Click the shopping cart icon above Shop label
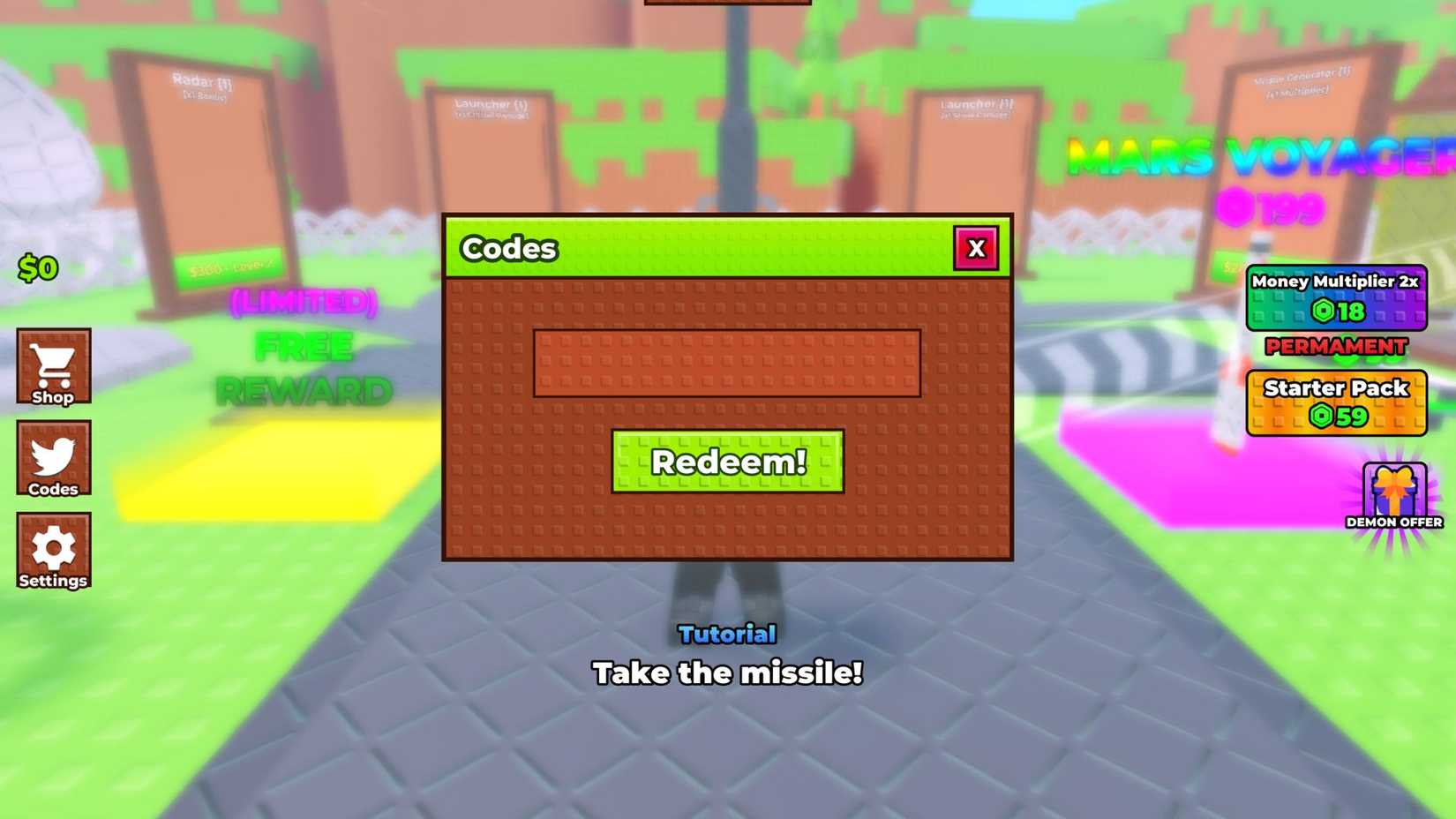 (54, 362)
